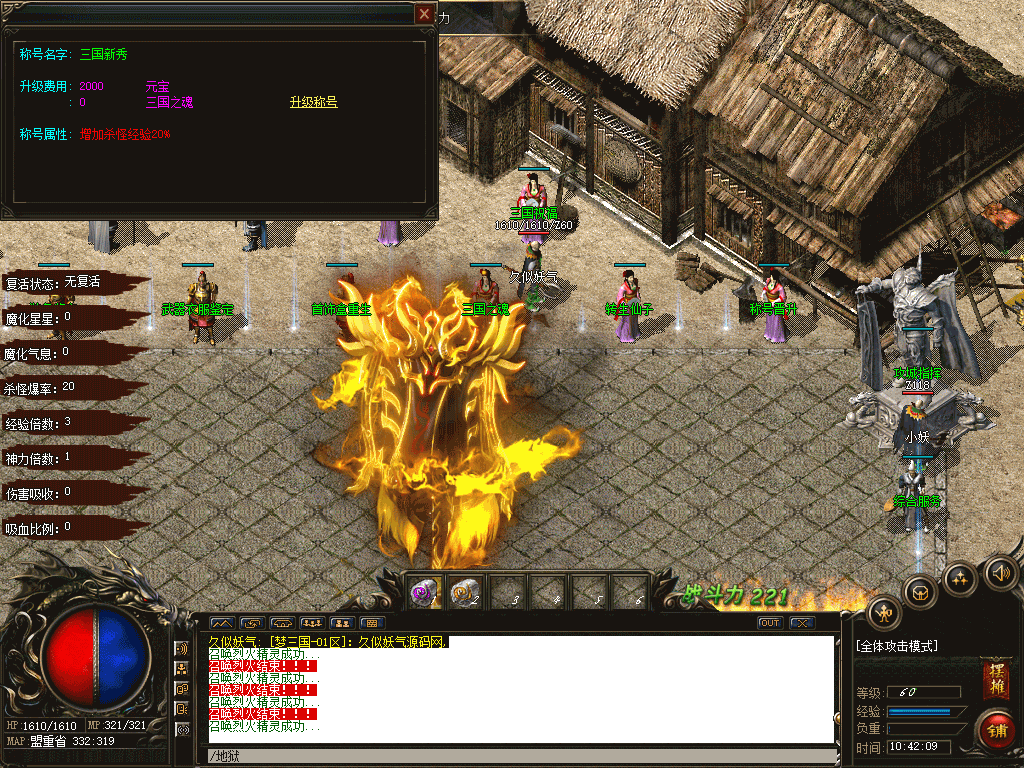Click the 全体攻击模式 attack mode label
1024x768 pixels.
tap(898, 646)
